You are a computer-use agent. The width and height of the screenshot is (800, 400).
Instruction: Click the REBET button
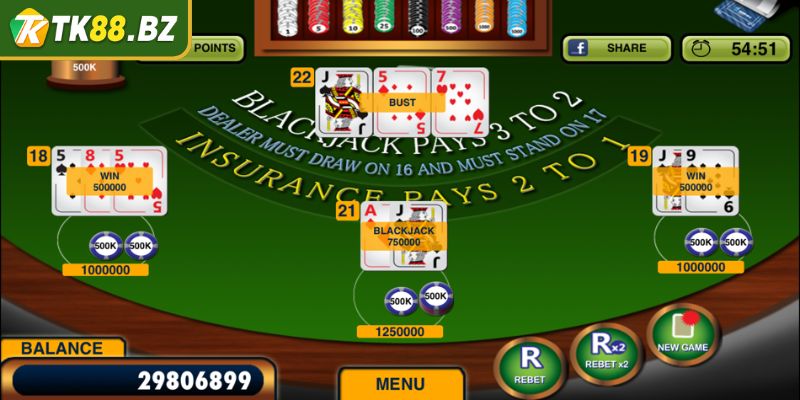pos(529,365)
